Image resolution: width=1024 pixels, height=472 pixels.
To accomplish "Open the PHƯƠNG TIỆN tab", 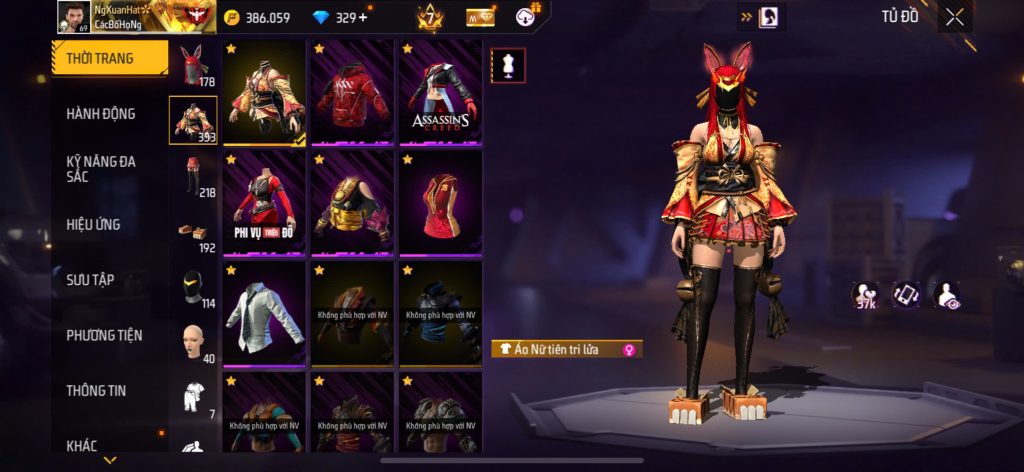I will pyautogui.click(x=104, y=335).
